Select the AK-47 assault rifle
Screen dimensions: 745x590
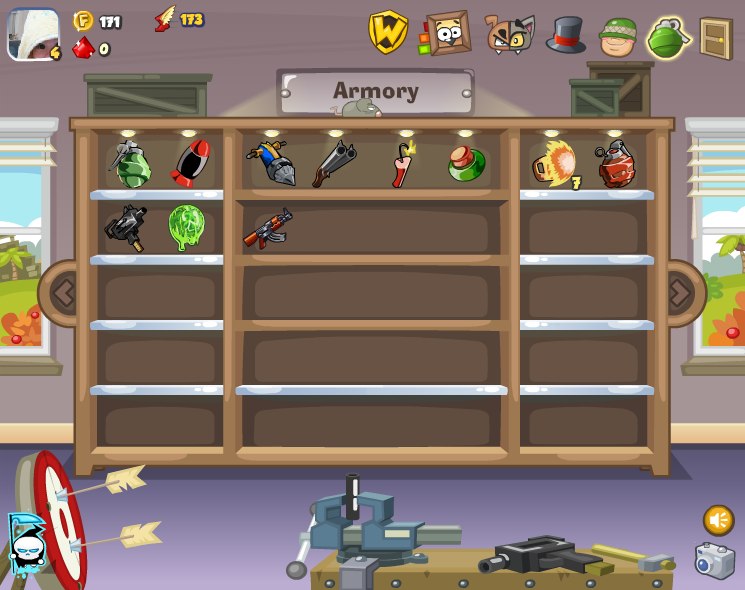point(267,229)
